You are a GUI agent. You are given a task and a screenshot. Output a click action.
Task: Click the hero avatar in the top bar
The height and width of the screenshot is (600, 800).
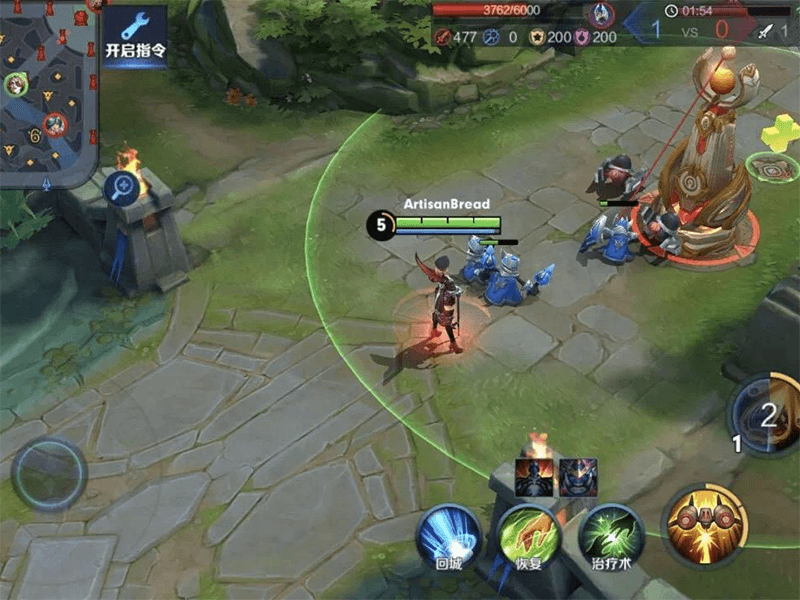(602, 14)
